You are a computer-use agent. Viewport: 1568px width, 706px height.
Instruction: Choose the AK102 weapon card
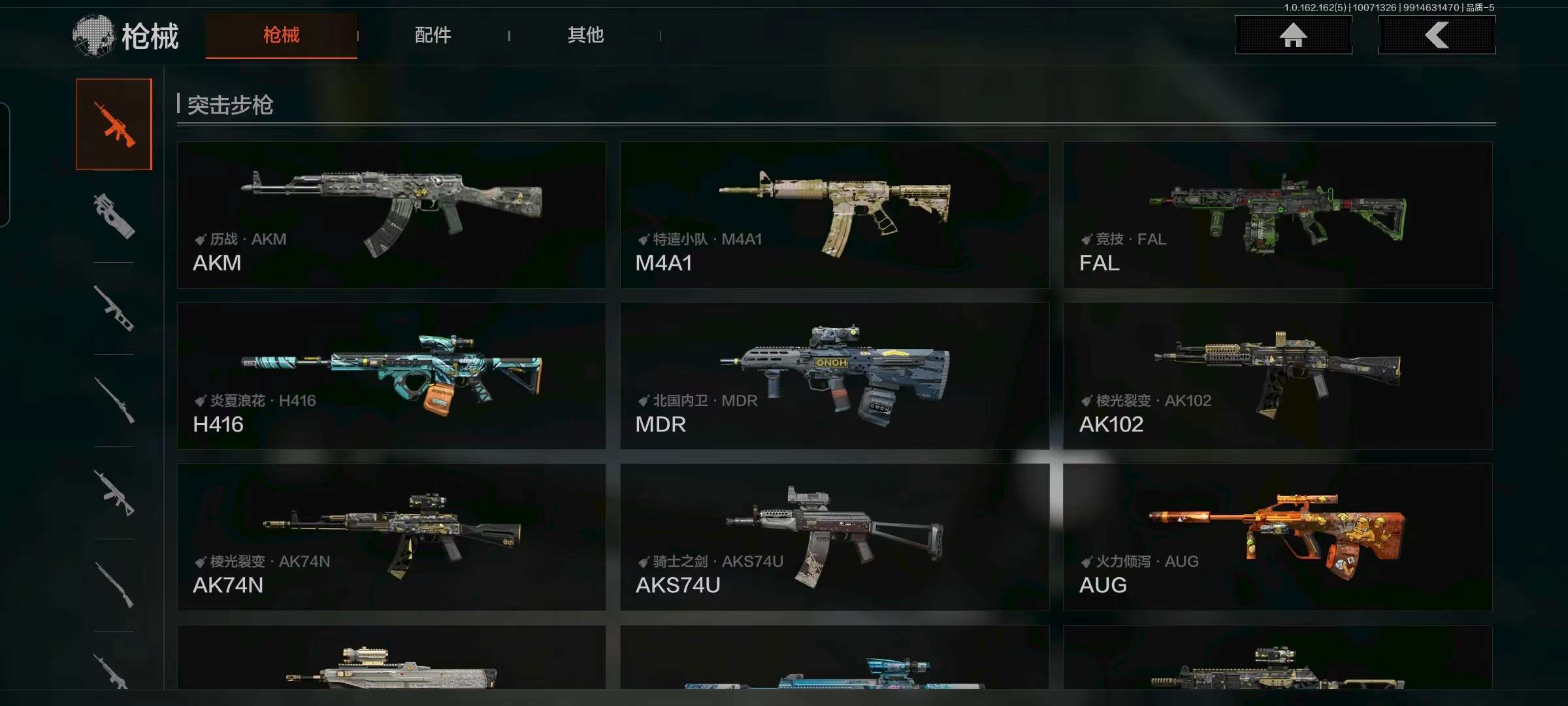1277,376
